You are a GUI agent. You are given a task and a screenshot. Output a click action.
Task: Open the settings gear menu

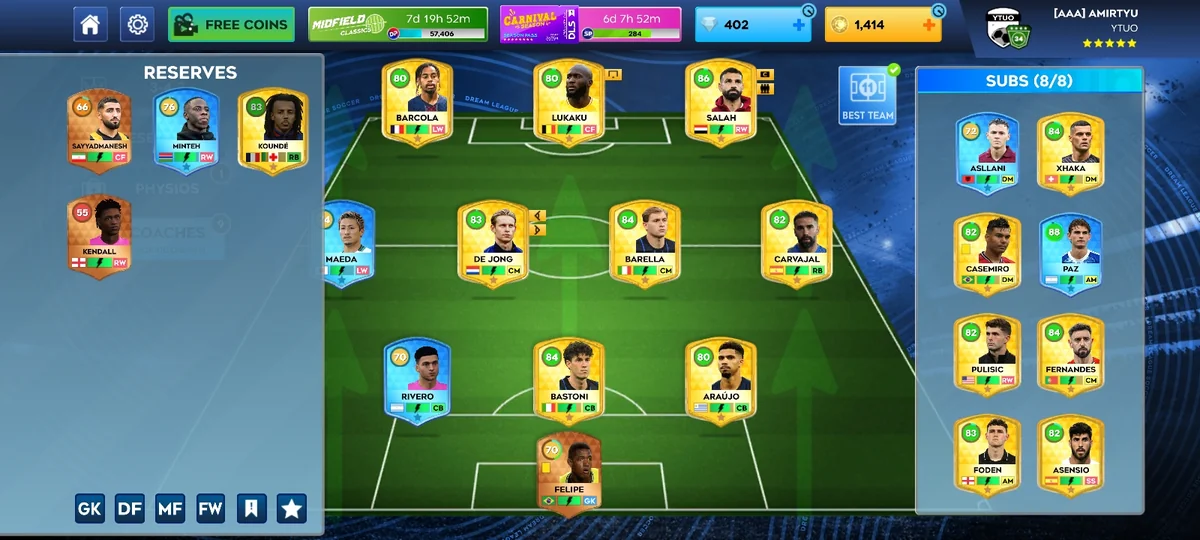(137, 24)
